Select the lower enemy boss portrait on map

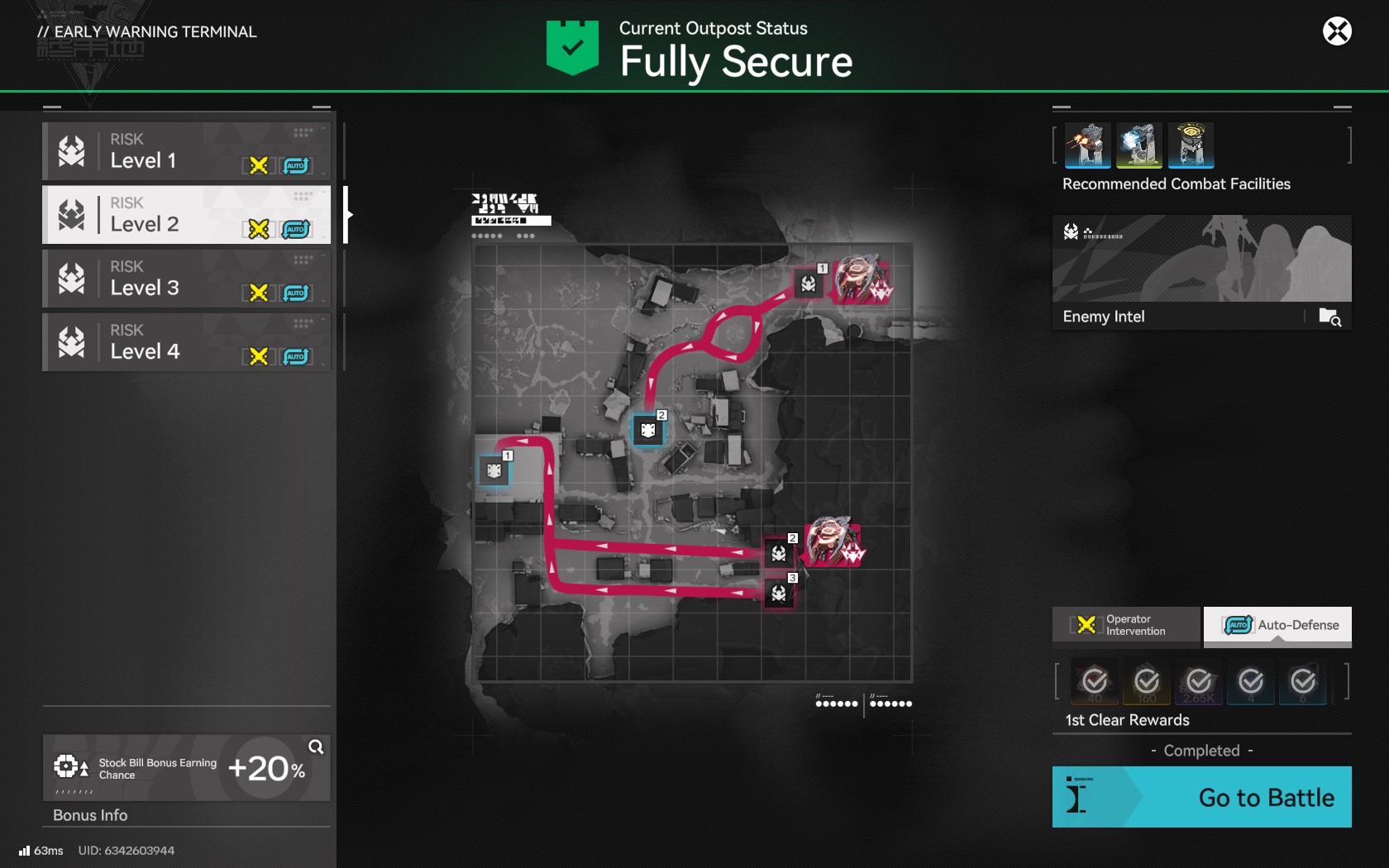click(x=833, y=543)
